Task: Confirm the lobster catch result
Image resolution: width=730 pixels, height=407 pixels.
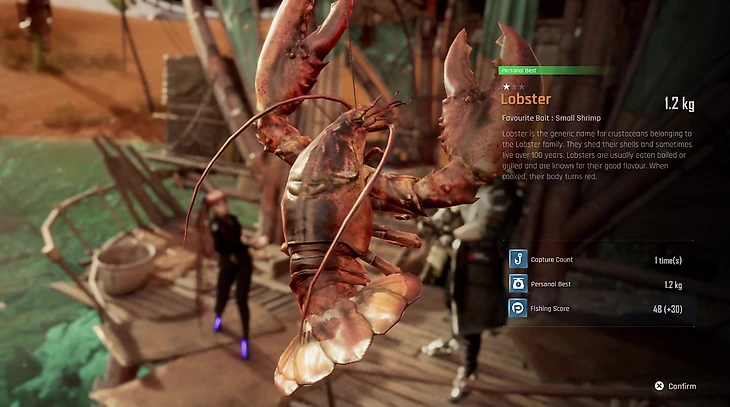Action: point(676,386)
